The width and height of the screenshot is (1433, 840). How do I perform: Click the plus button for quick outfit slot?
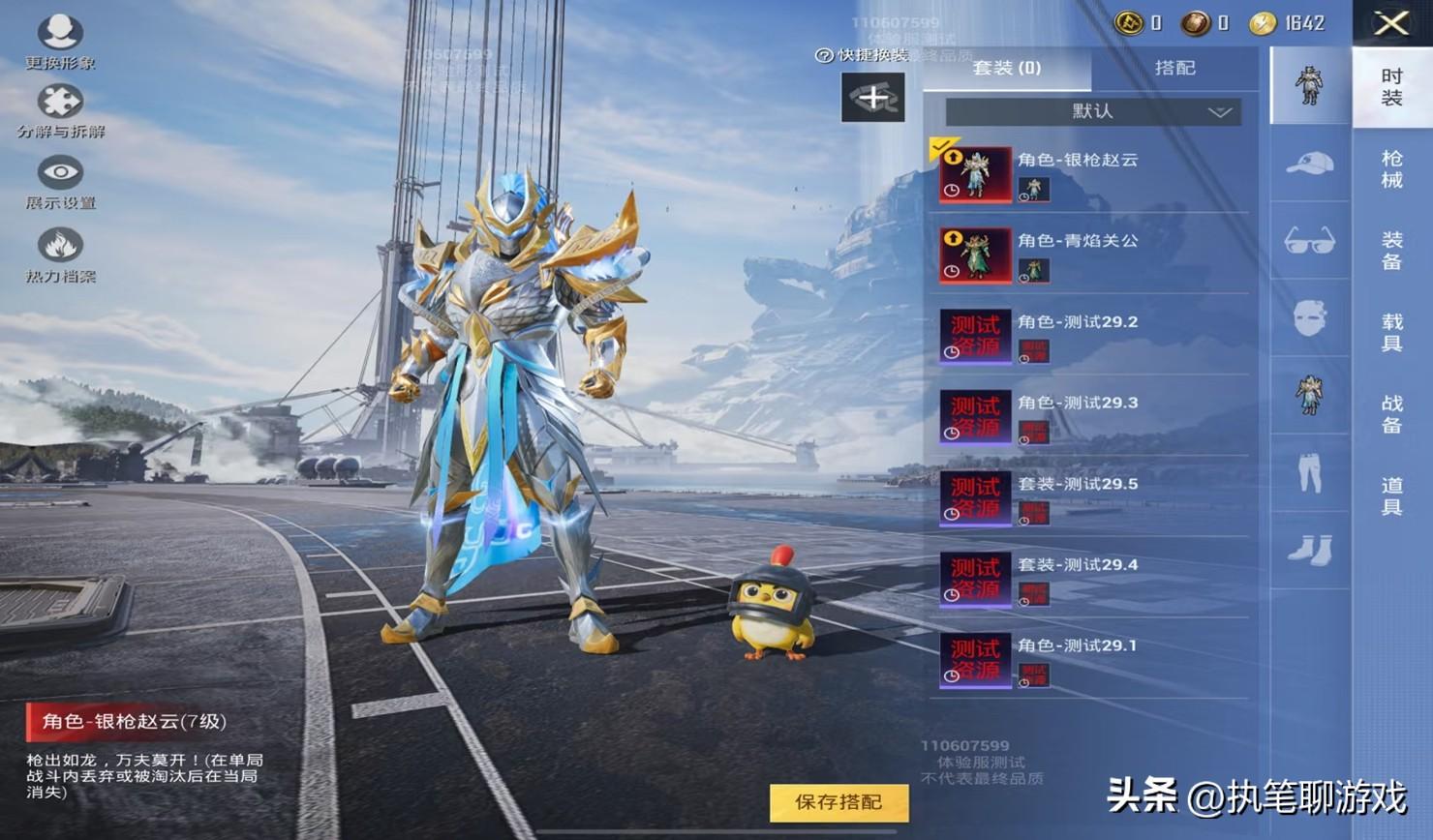872,98
